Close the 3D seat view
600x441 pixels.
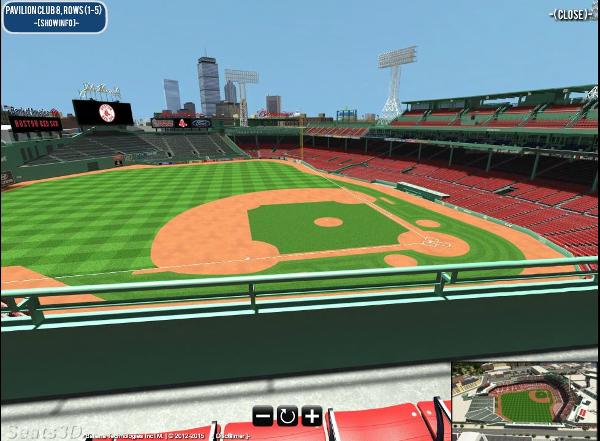572,14
